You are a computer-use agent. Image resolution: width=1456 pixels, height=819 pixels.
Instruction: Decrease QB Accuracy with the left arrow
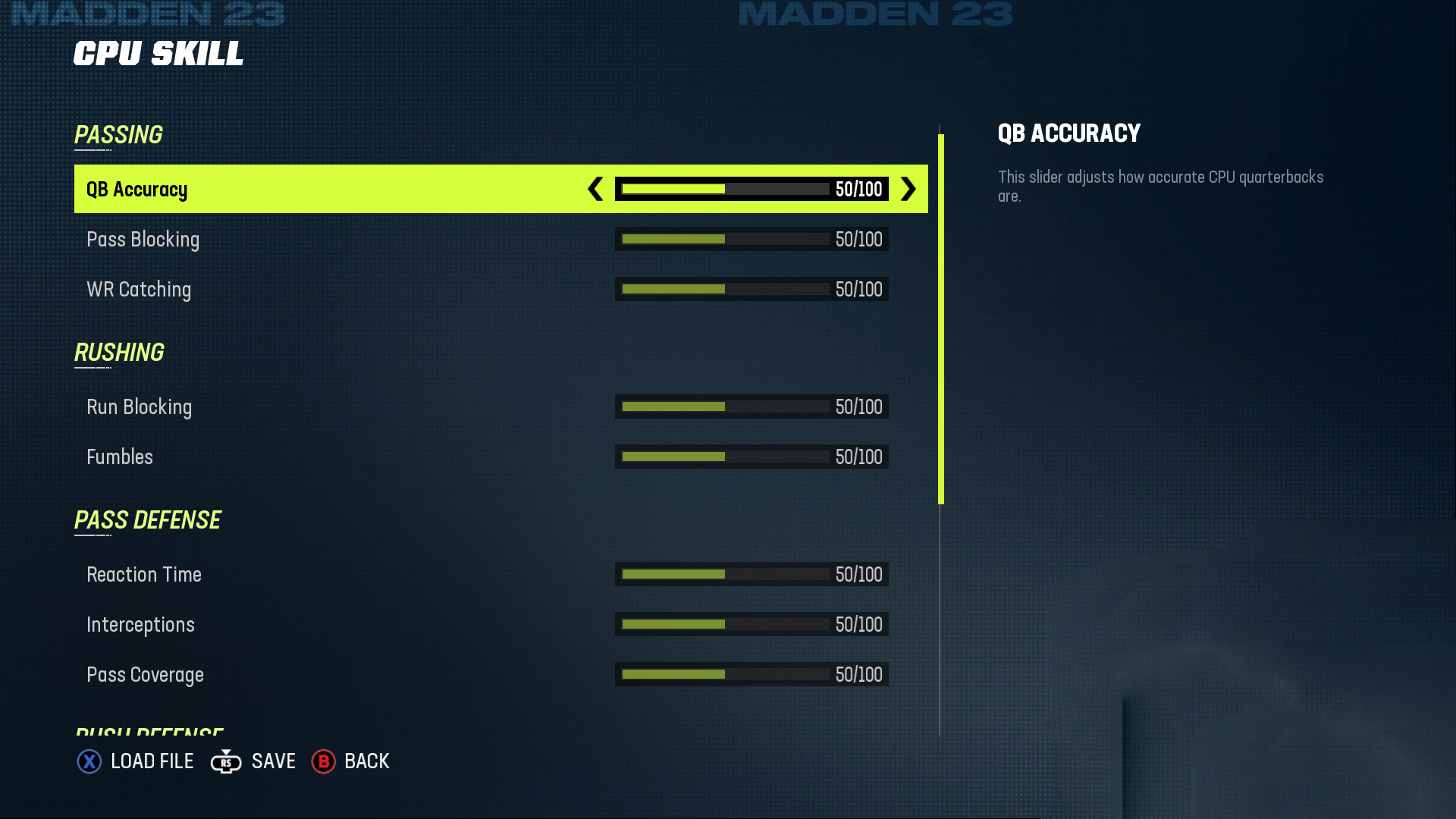[595, 189]
